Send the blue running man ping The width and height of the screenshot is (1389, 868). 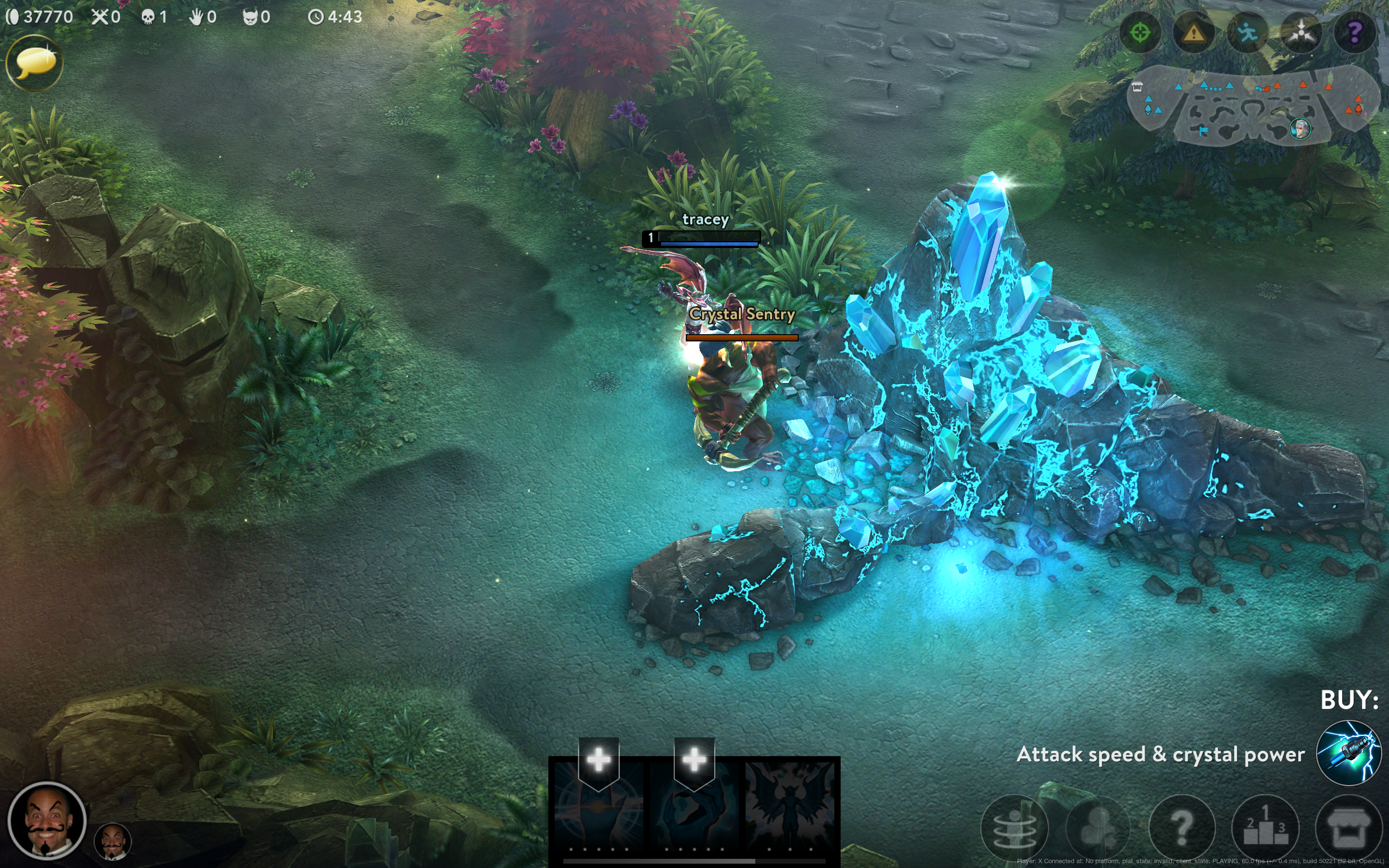(1247, 33)
